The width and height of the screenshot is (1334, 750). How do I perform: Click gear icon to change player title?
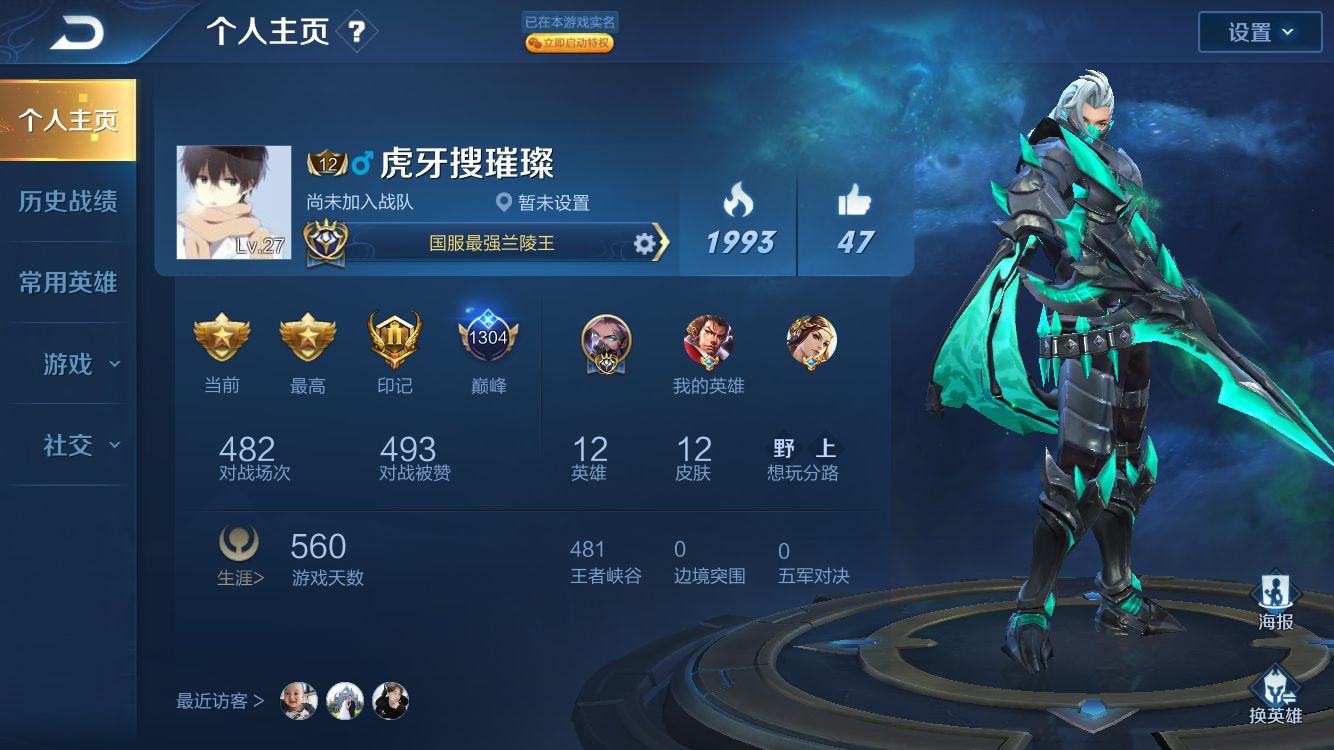pyautogui.click(x=645, y=242)
